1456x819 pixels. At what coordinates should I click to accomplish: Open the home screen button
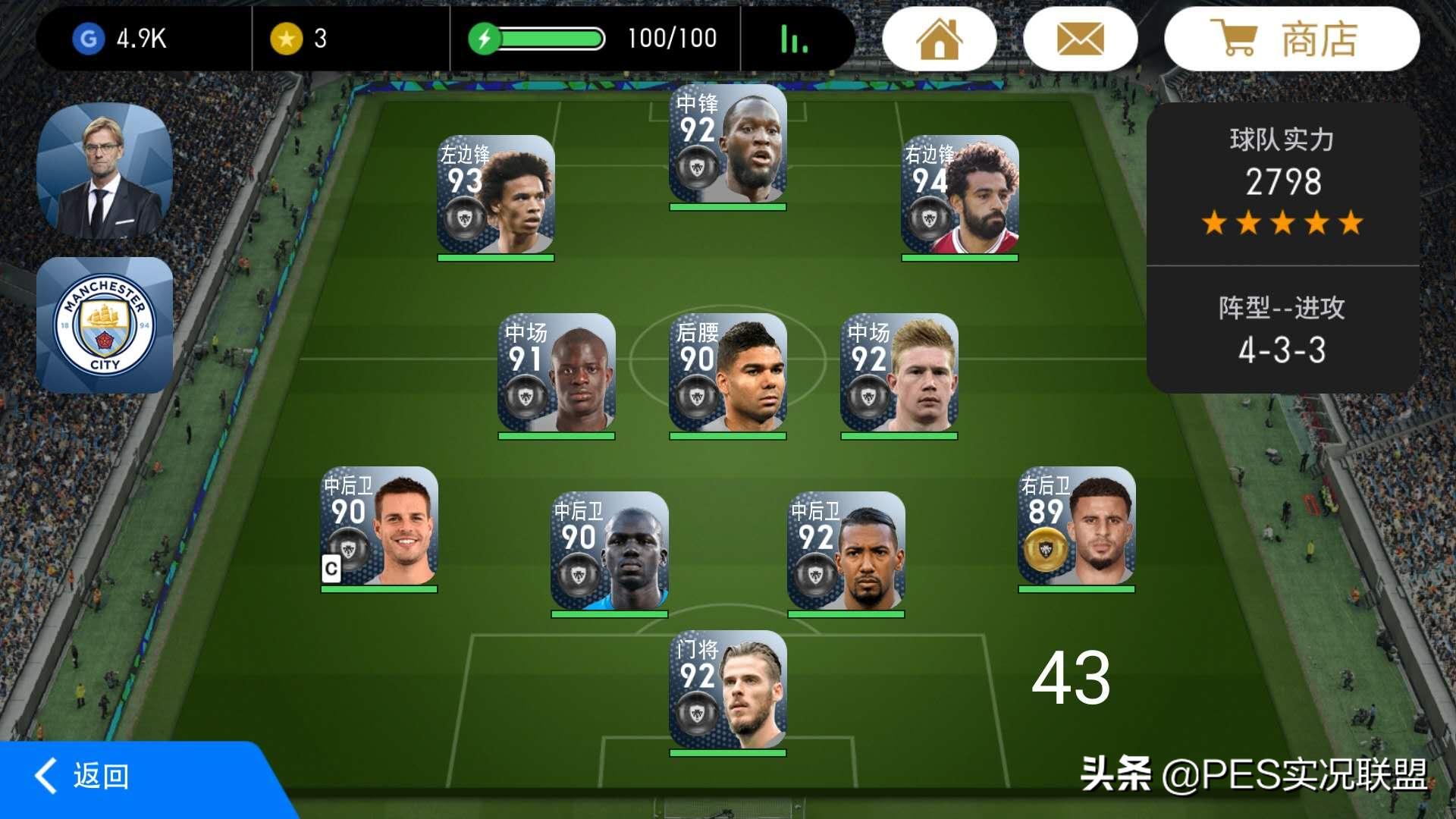(x=939, y=39)
